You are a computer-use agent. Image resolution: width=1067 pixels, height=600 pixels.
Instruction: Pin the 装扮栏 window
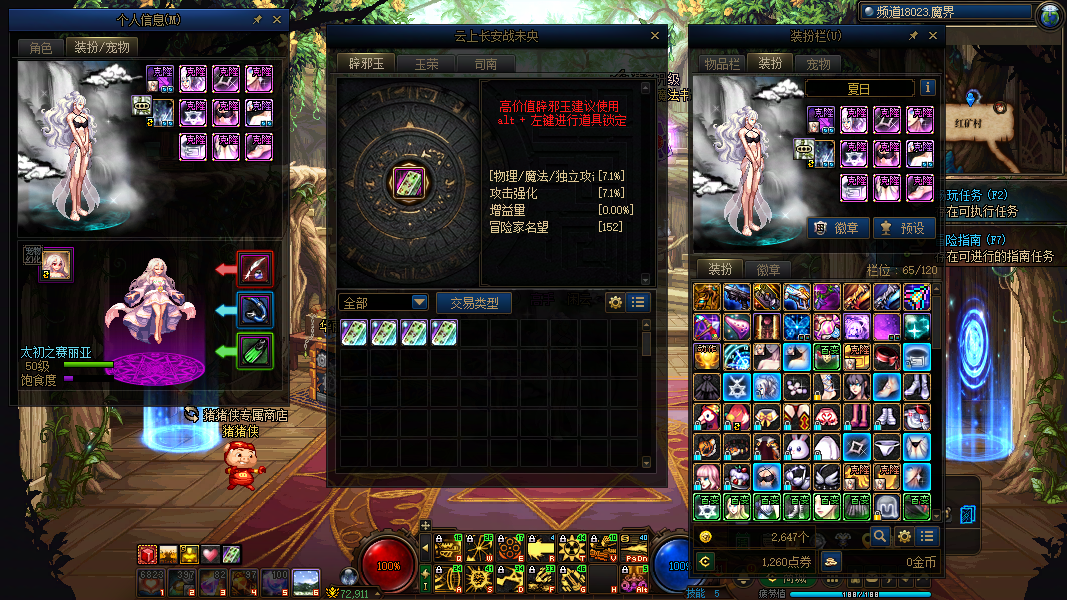[912, 36]
